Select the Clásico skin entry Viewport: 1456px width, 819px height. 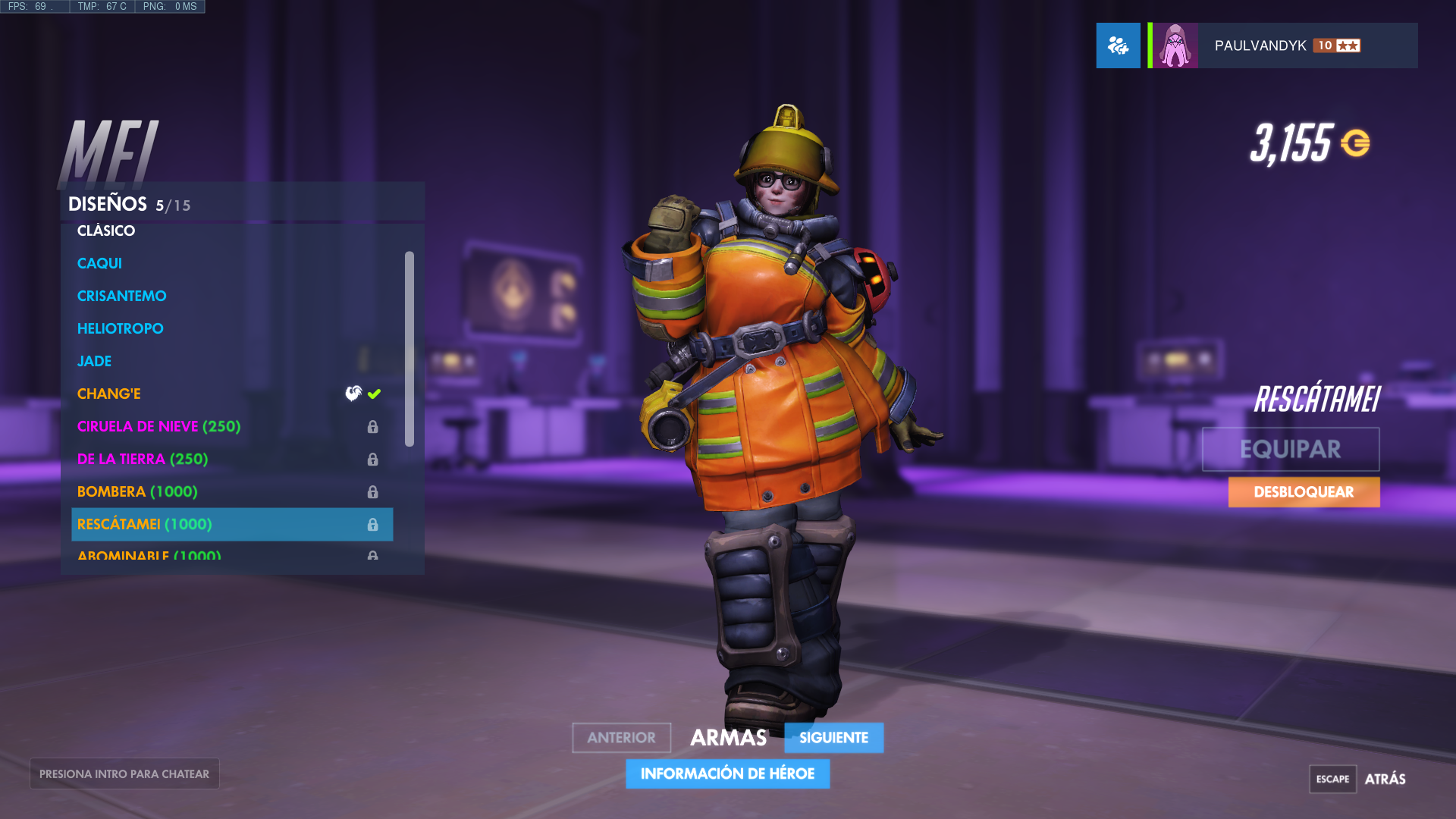point(105,231)
